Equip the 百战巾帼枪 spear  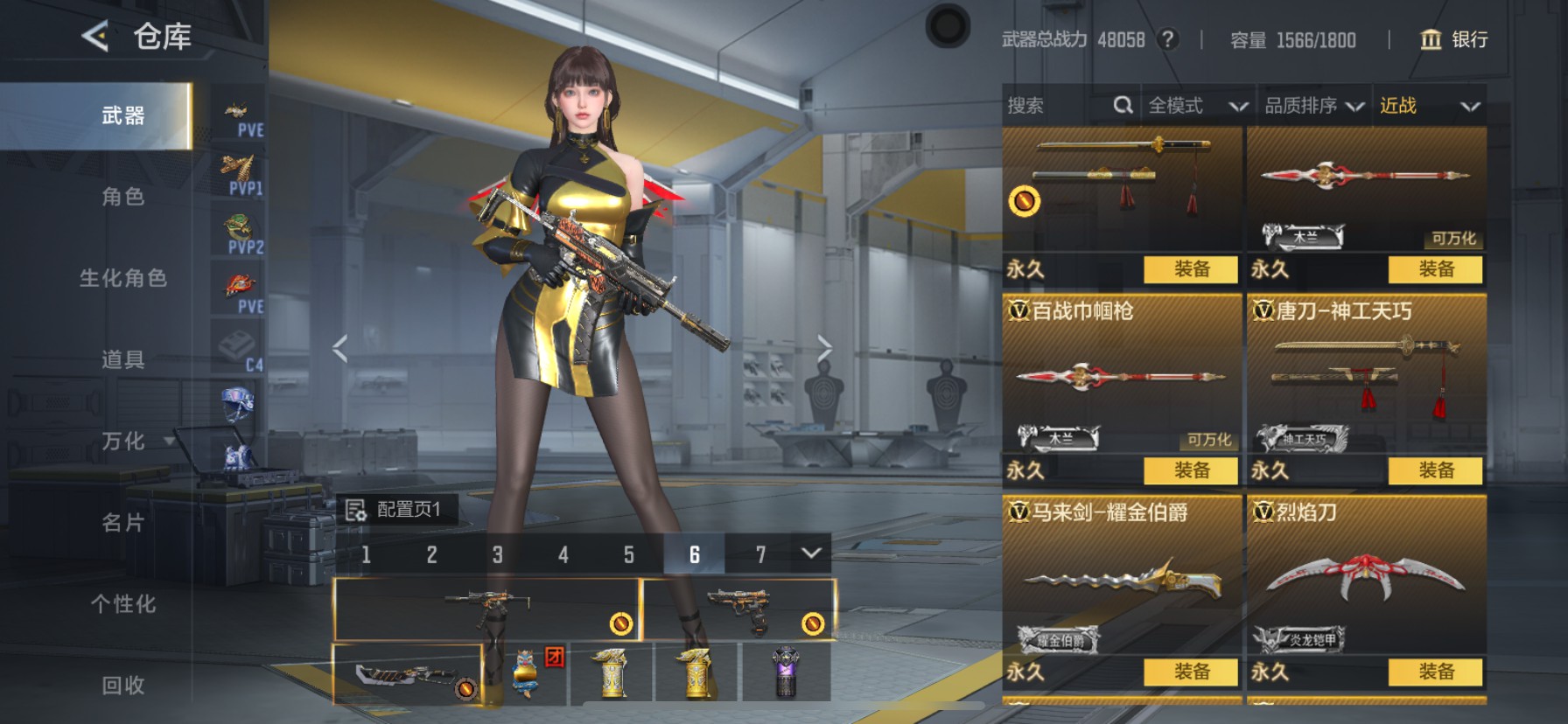(1191, 470)
